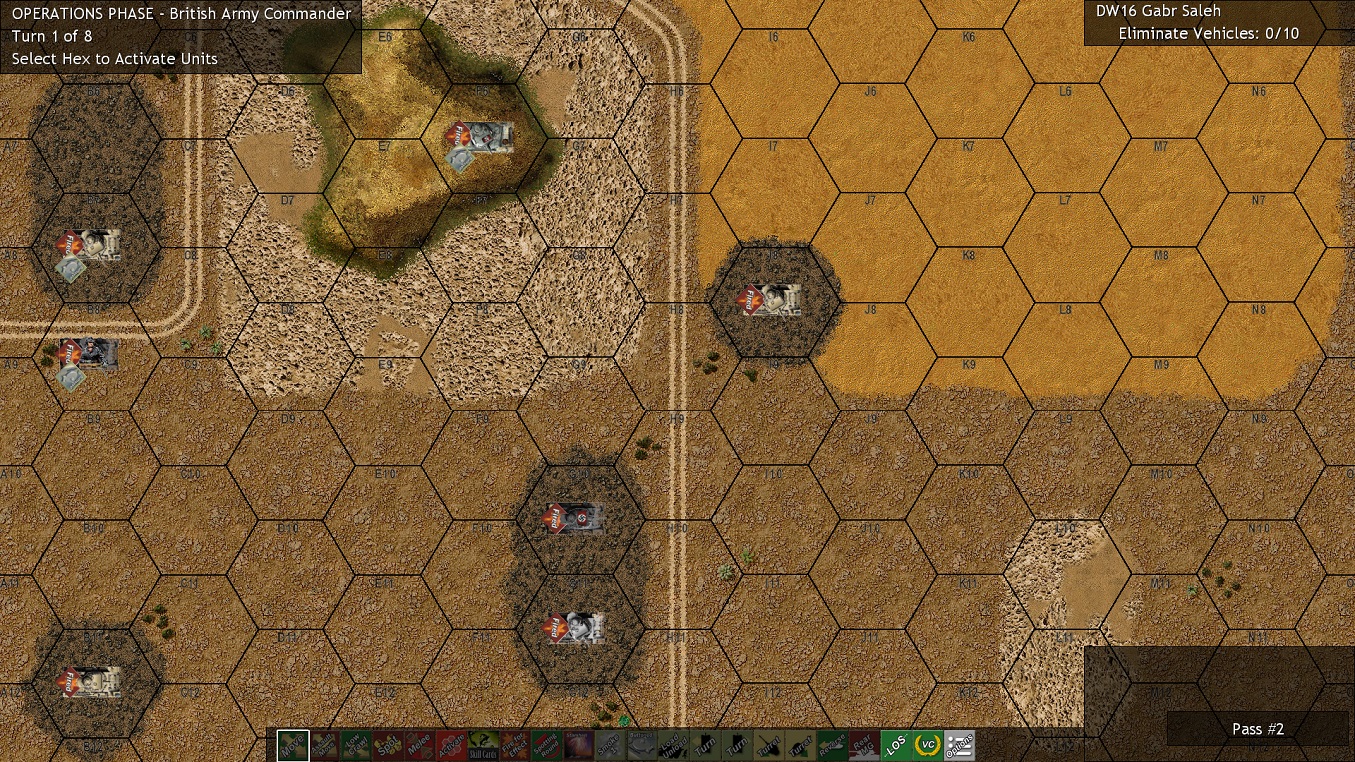Select the Turret rotation icon
This screenshot has width=1355, height=762.
(768, 744)
